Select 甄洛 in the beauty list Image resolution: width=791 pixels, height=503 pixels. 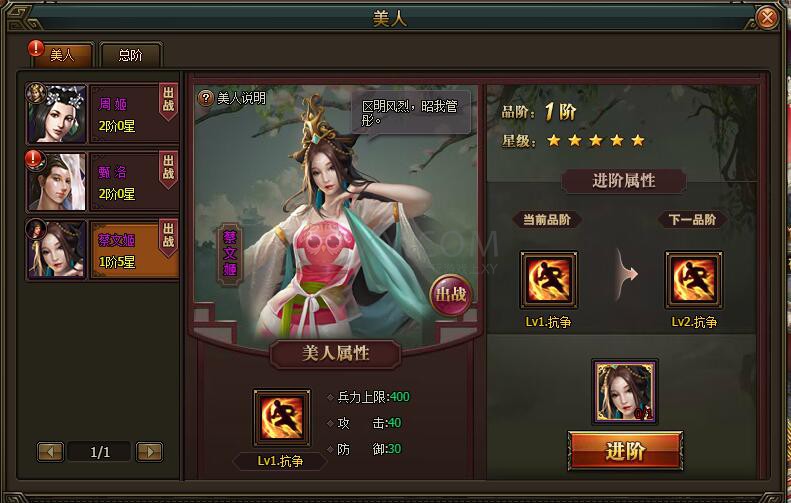103,181
